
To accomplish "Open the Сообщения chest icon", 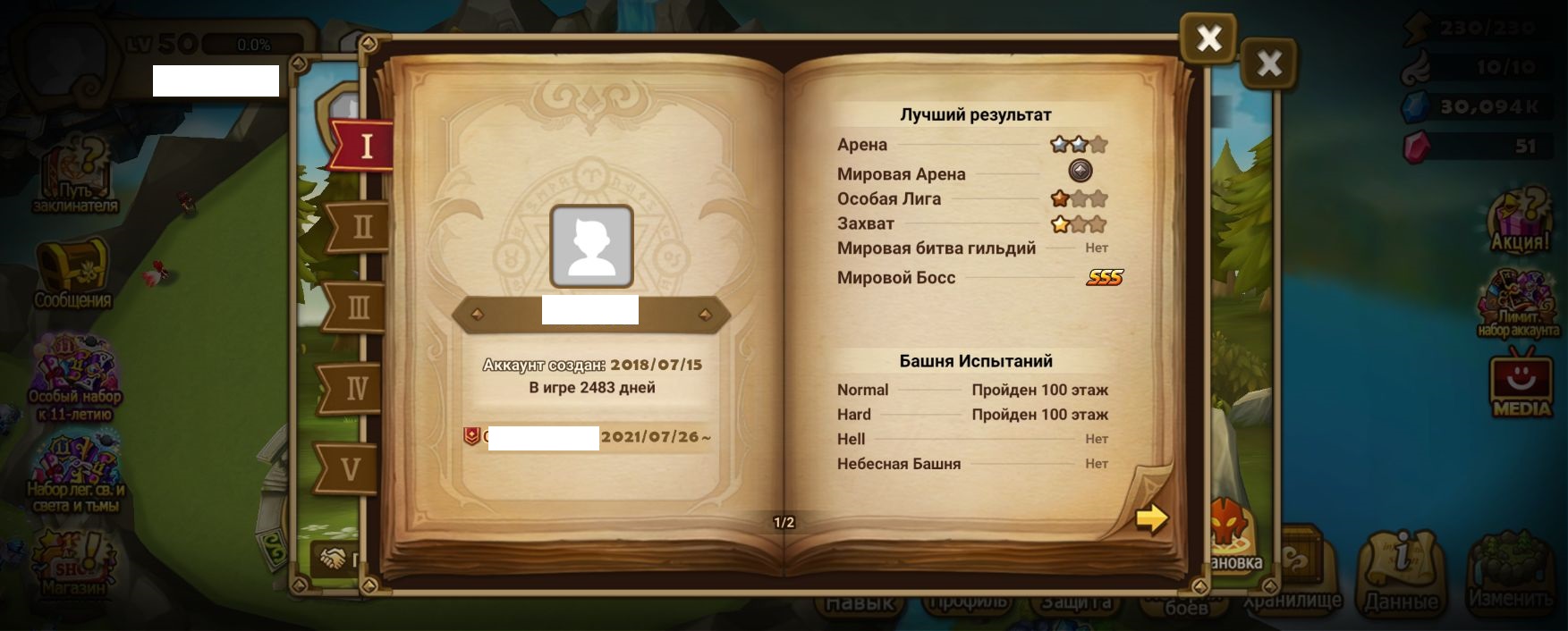I will pyautogui.click(x=72, y=274).
